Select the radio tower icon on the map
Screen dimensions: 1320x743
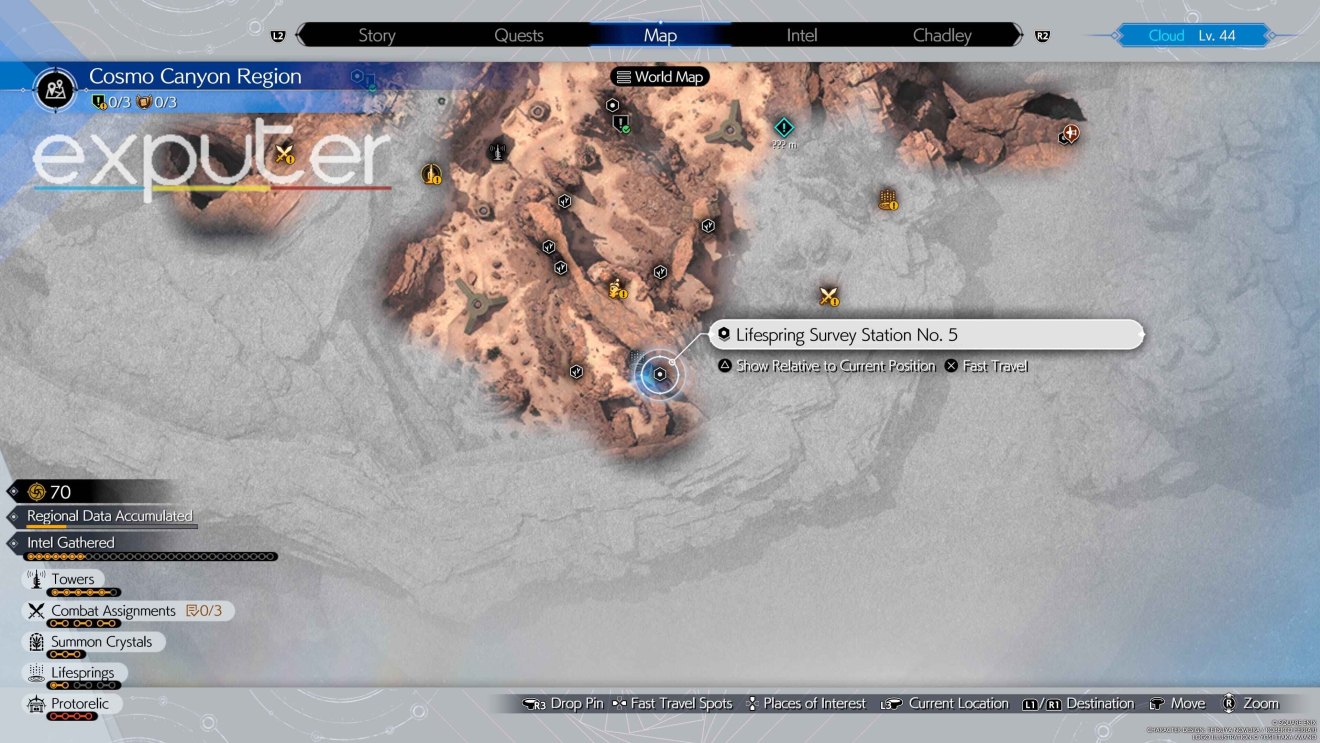497,152
